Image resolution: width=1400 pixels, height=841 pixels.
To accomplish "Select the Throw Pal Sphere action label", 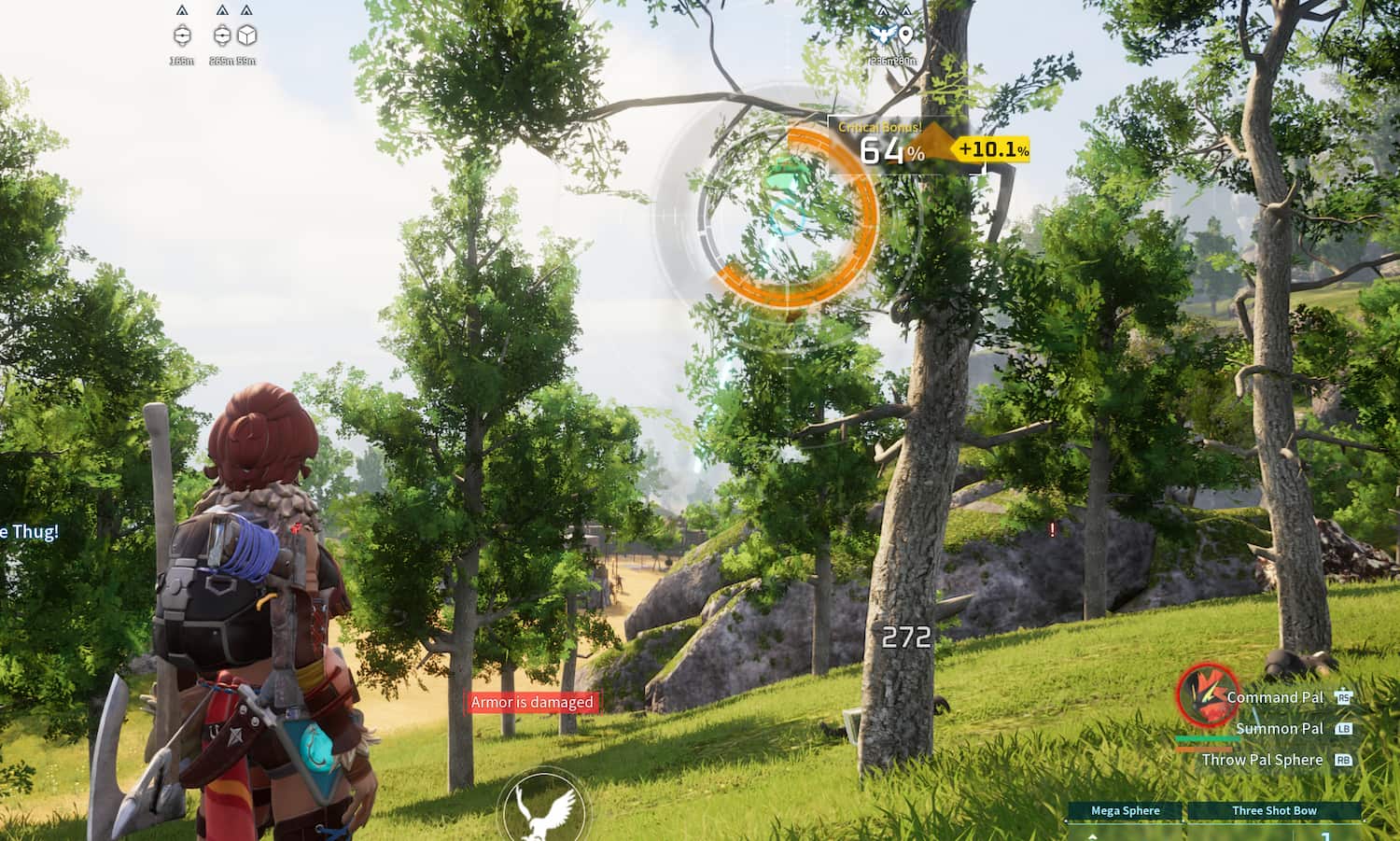I will click(1262, 760).
